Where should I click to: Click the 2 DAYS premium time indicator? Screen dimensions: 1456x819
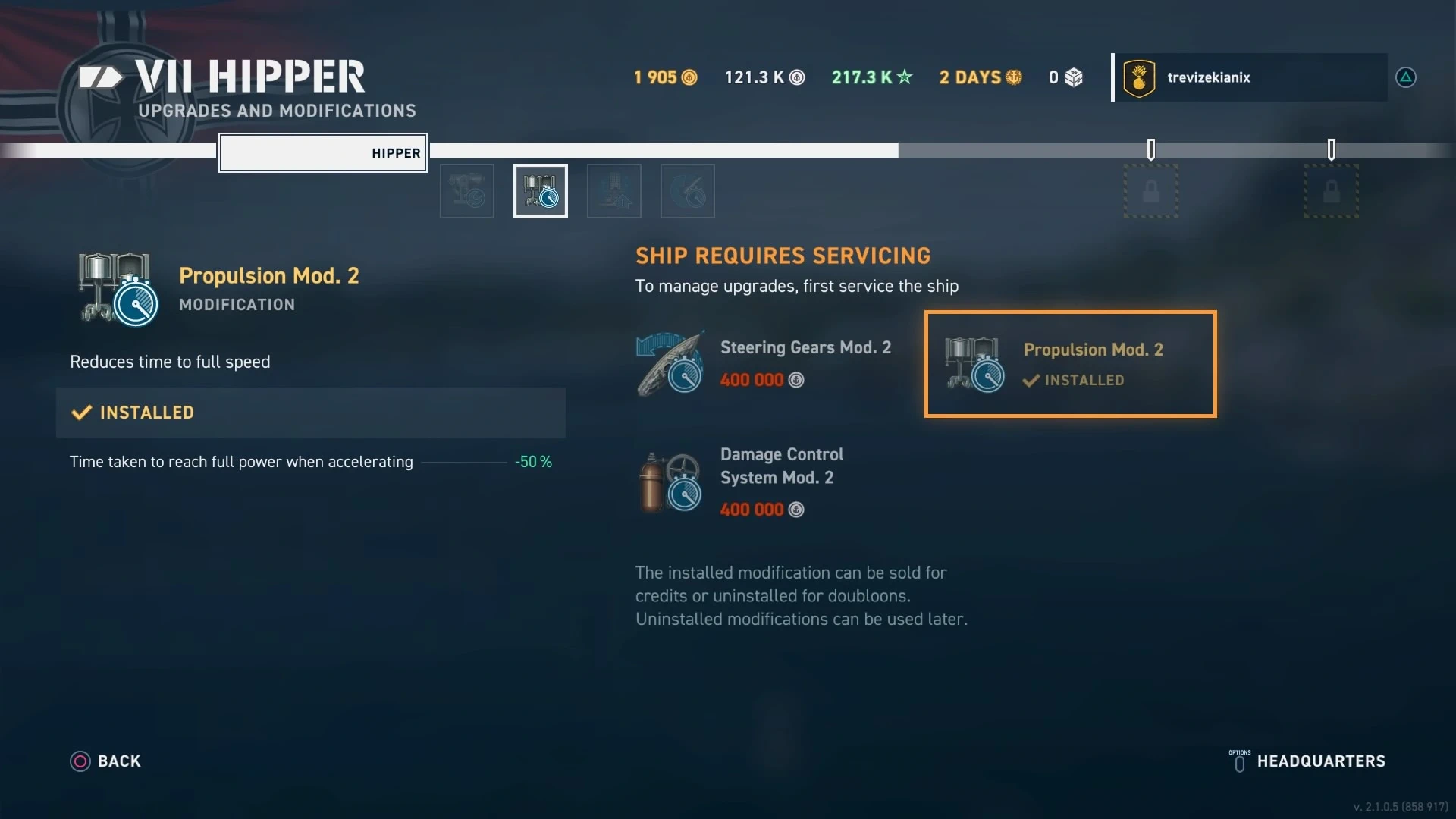pyautogui.click(x=980, y=77)
